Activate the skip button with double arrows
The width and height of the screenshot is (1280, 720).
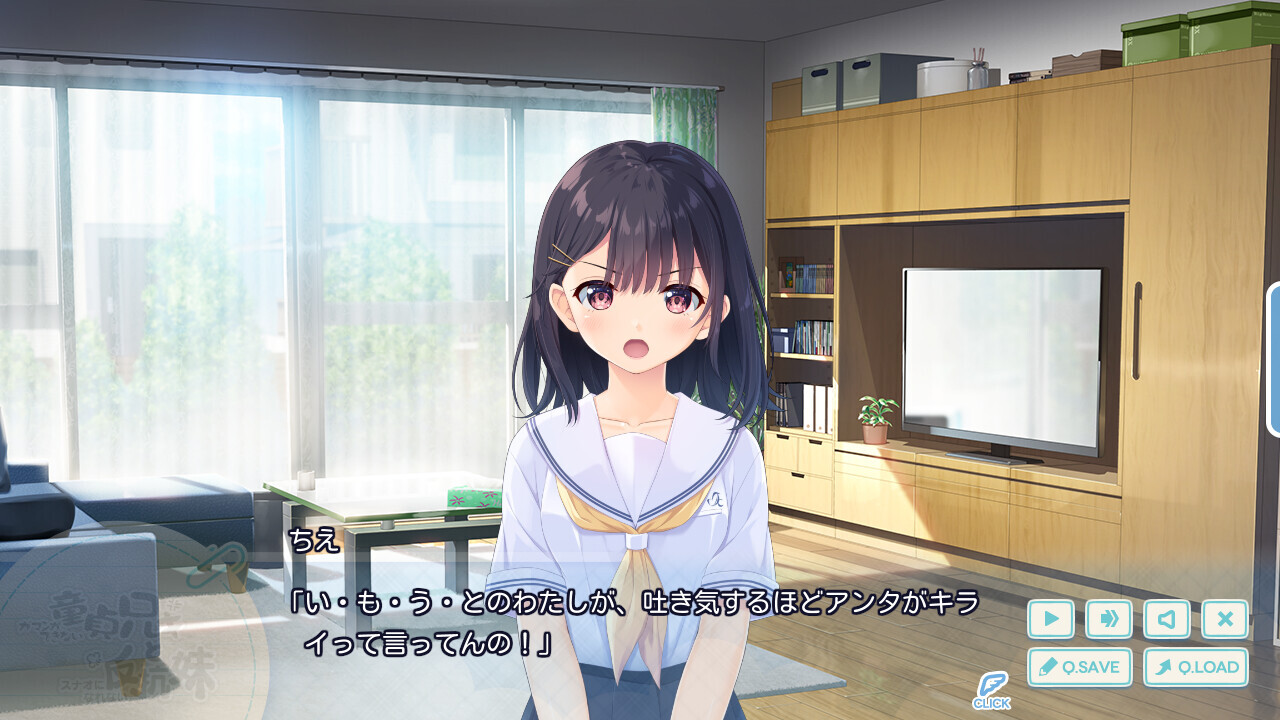1109,619
